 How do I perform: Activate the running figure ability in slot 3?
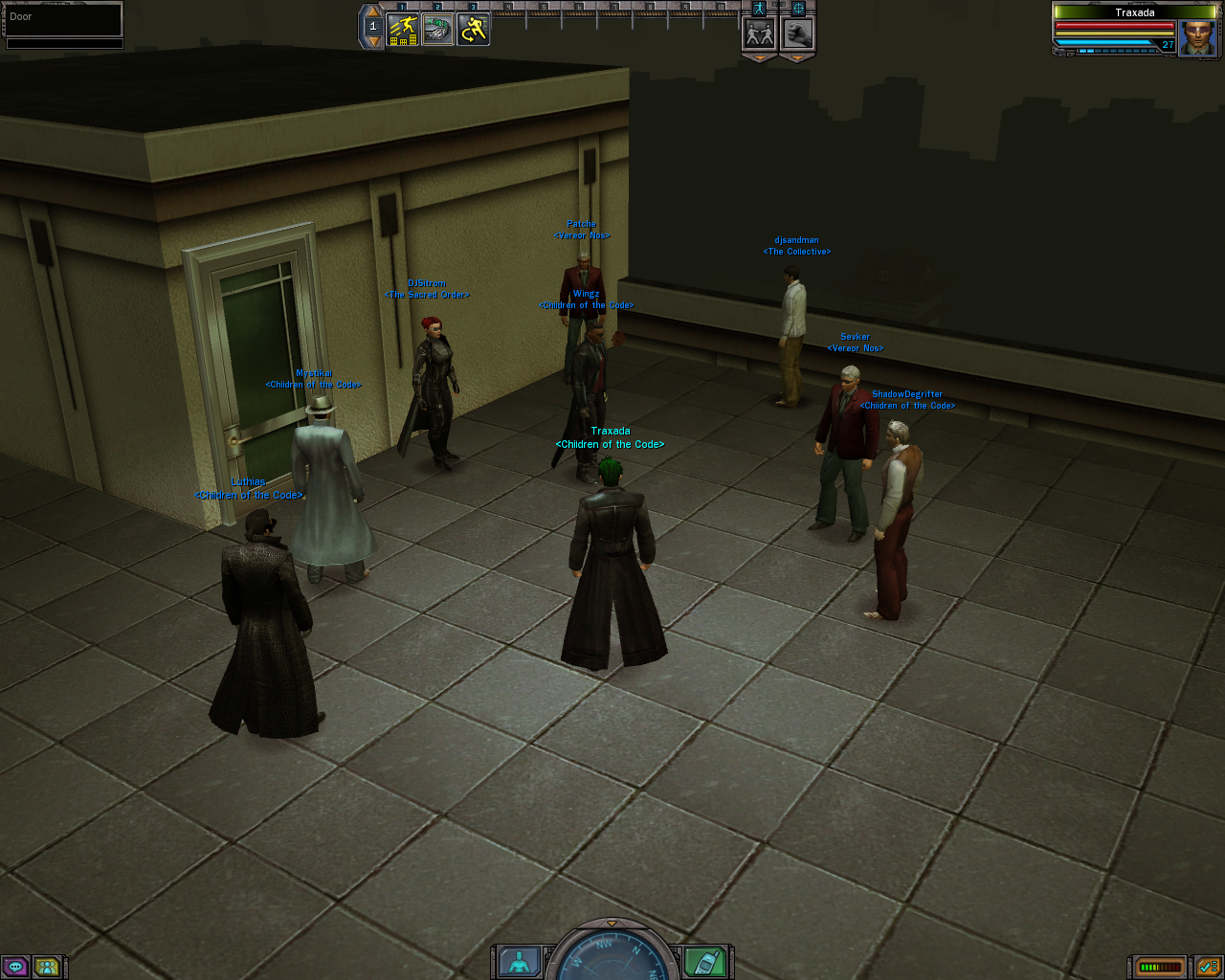pos(474,30)
